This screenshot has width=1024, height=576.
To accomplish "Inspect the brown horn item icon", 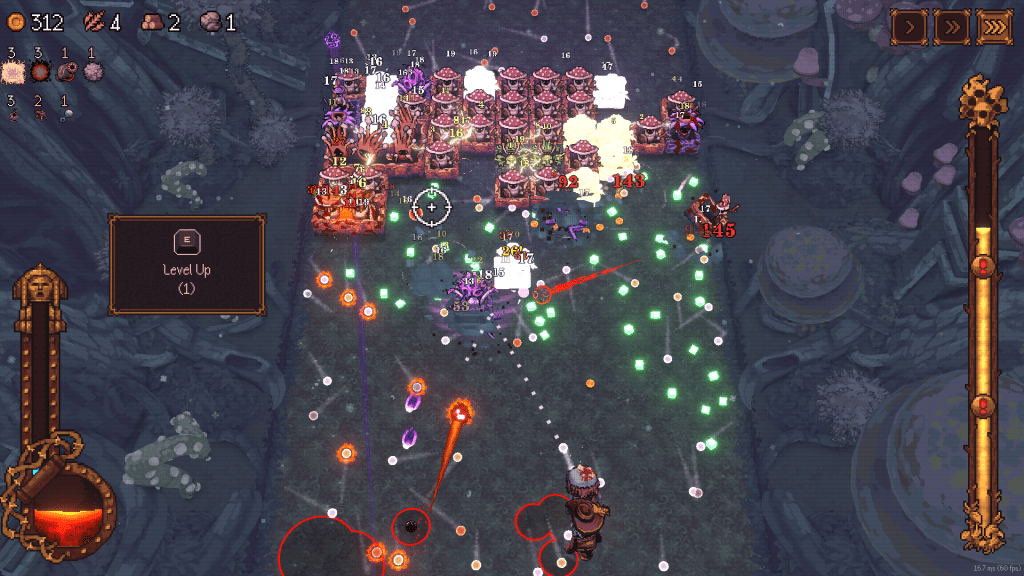I will [x=66, y=71].
